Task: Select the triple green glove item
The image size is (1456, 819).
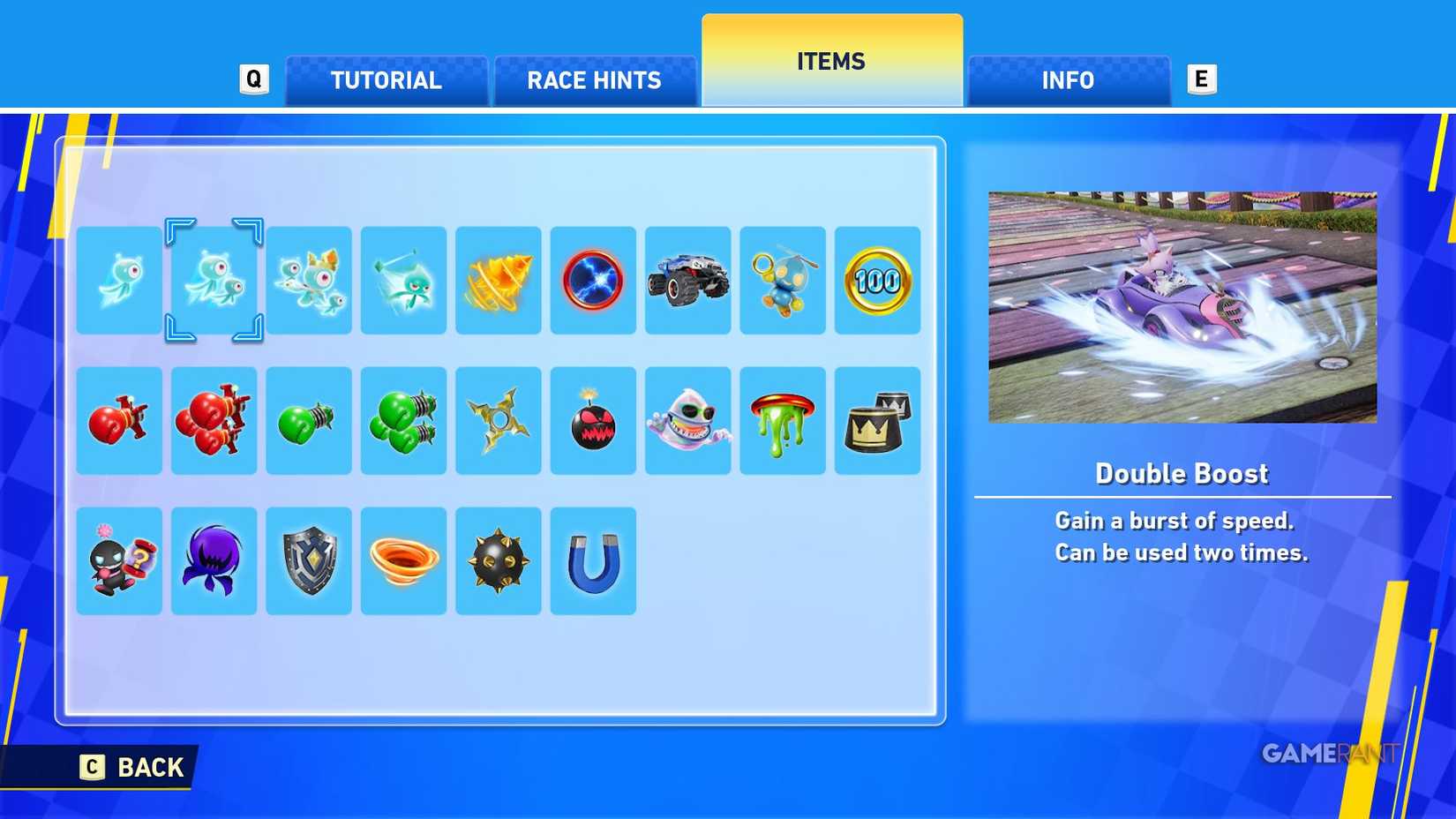Action: coord(403,419)
